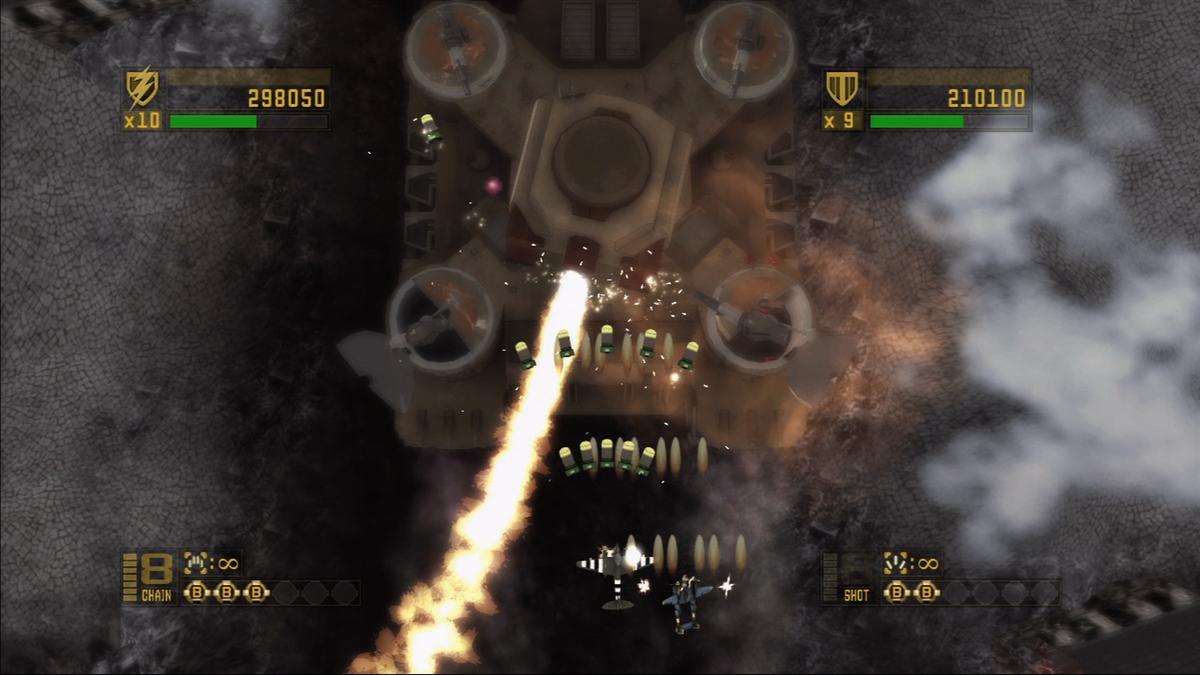Click the spread-shot weapon icon above SHOT bombs
Image resolution: width=1200 pixels, height=675 pixels.
point(896,564)
